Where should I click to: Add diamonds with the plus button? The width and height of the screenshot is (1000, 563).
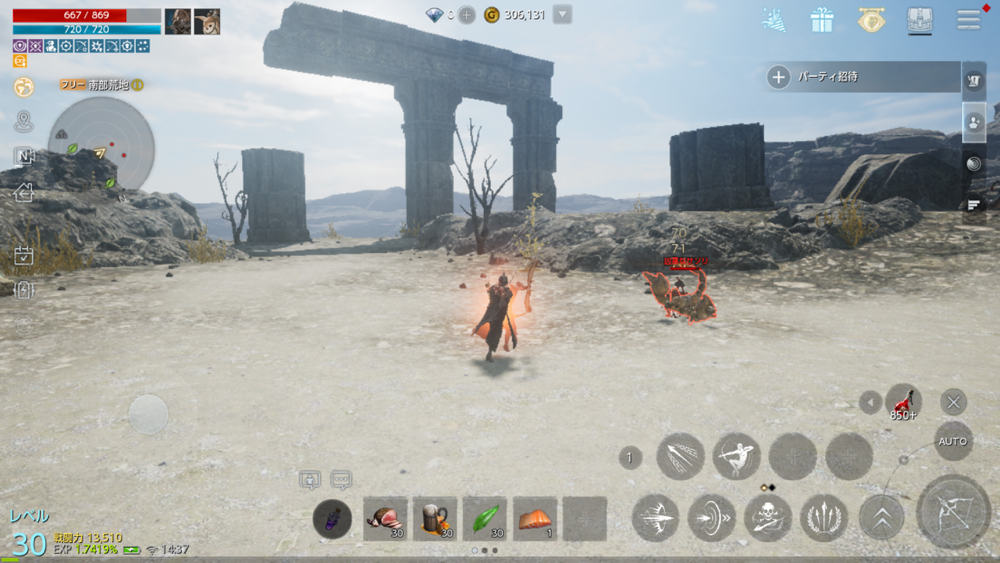tap(467, 15)
